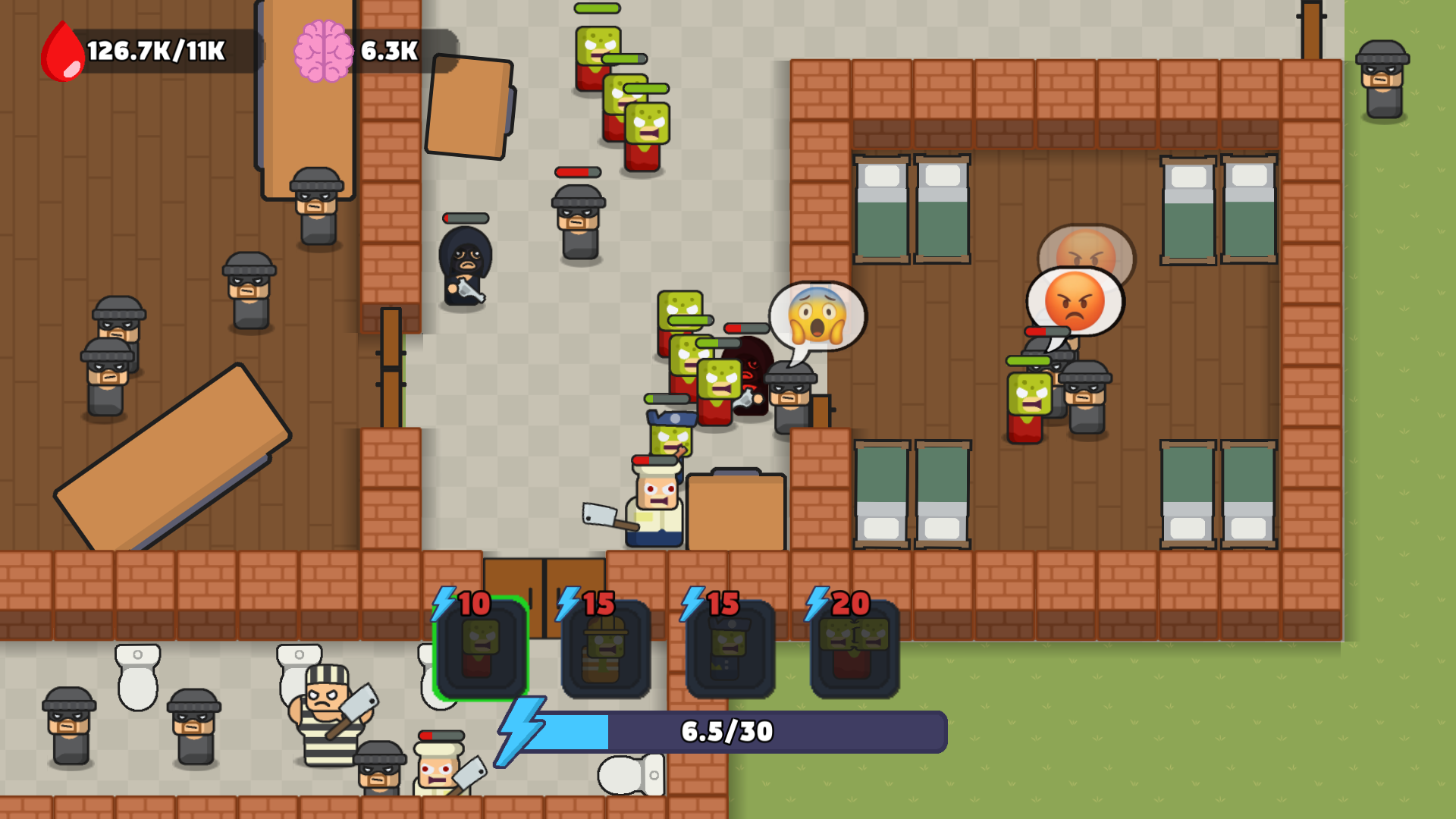Click the blood drop resource icon
Image resolution: width=1456 pixels, height=819 pixels.
[61, 49]
